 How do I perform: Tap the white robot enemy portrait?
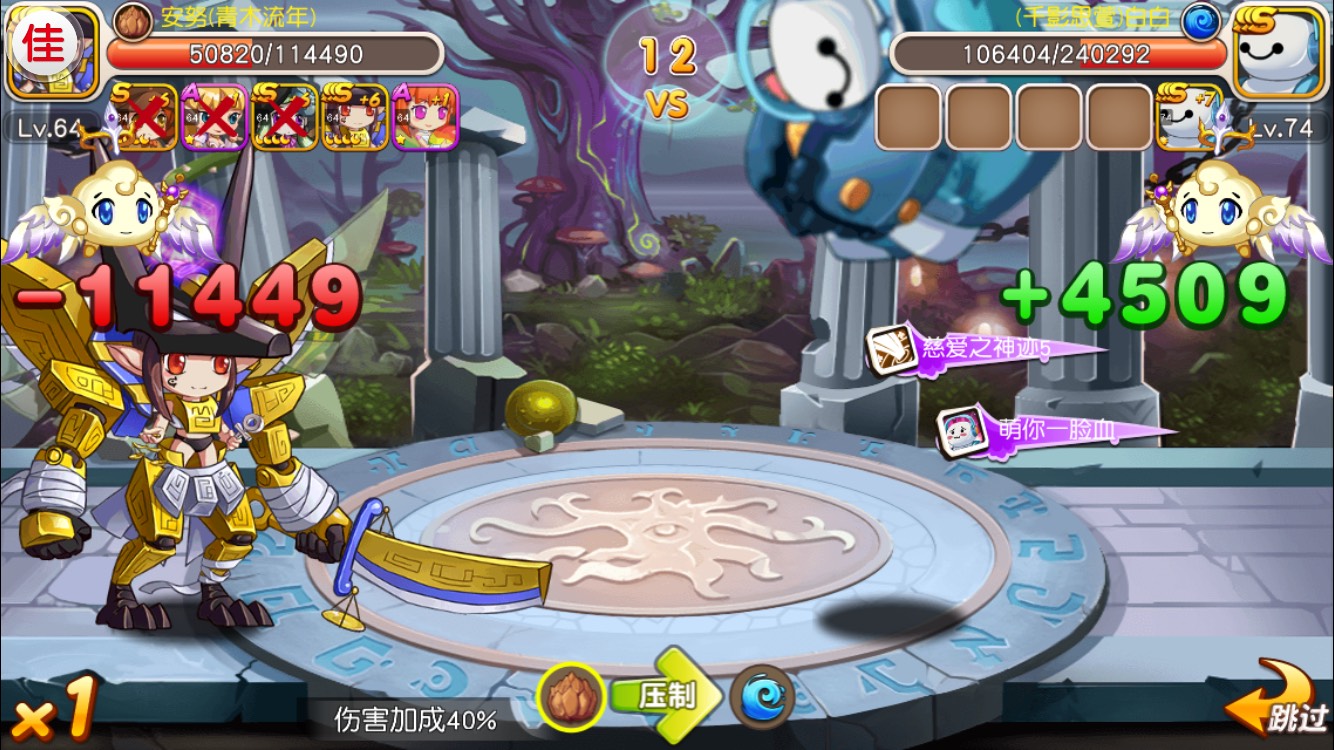pyautogui.click(x=1280, y=50)
